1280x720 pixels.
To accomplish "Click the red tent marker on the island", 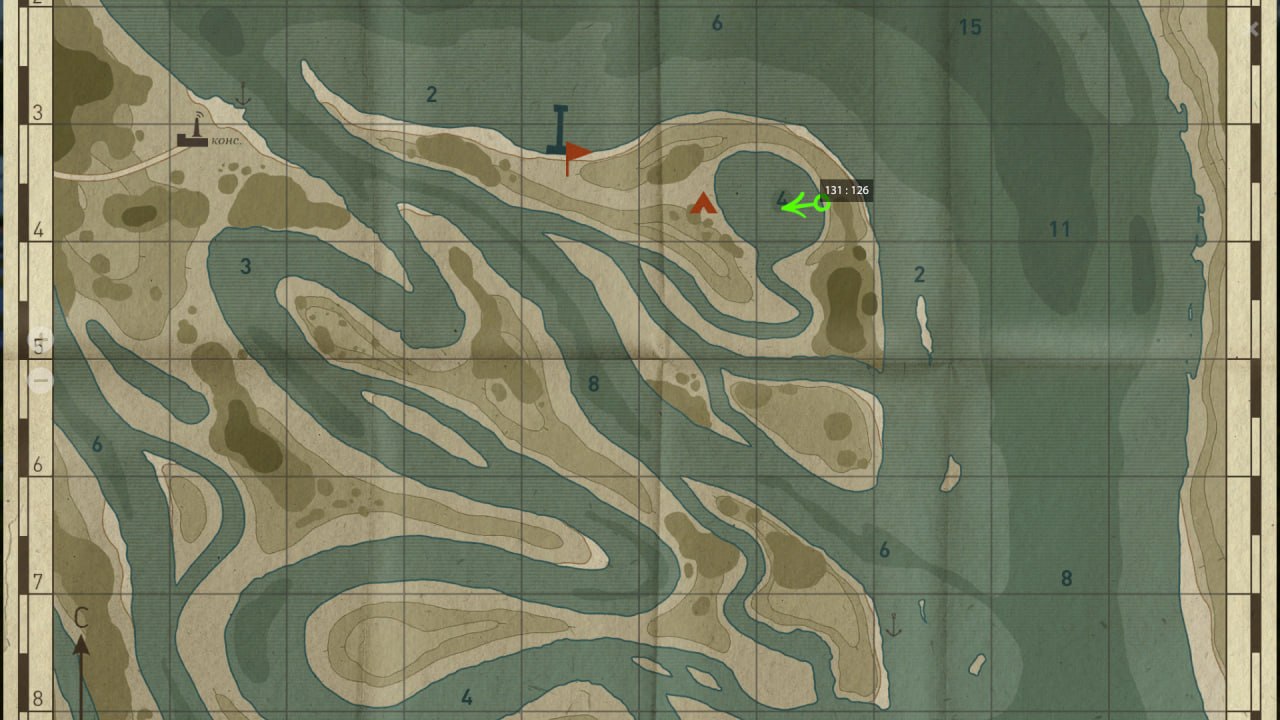I will 702,203.
